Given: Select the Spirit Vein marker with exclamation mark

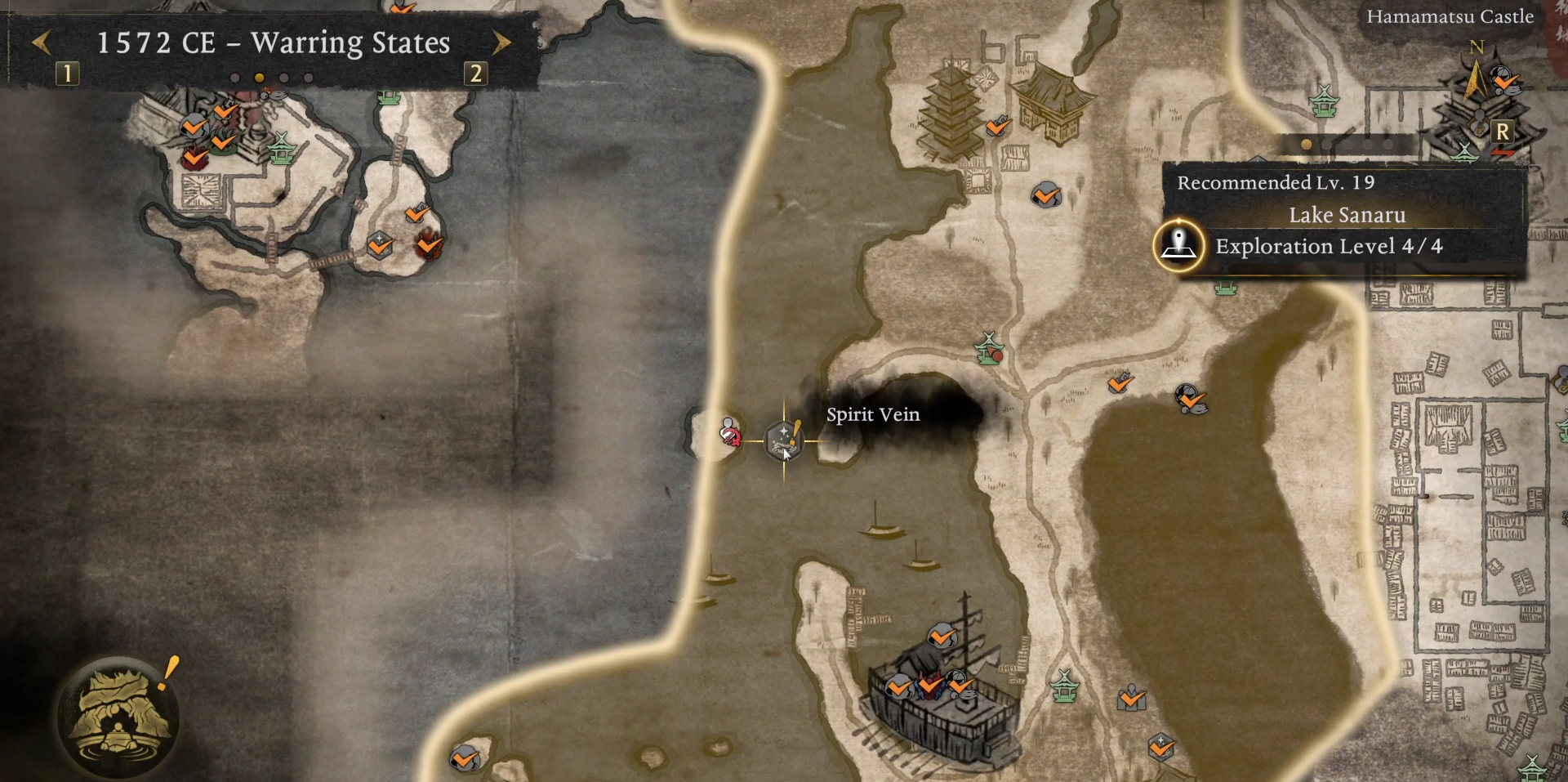Looking at the screenshot, I should pos(783,440).
